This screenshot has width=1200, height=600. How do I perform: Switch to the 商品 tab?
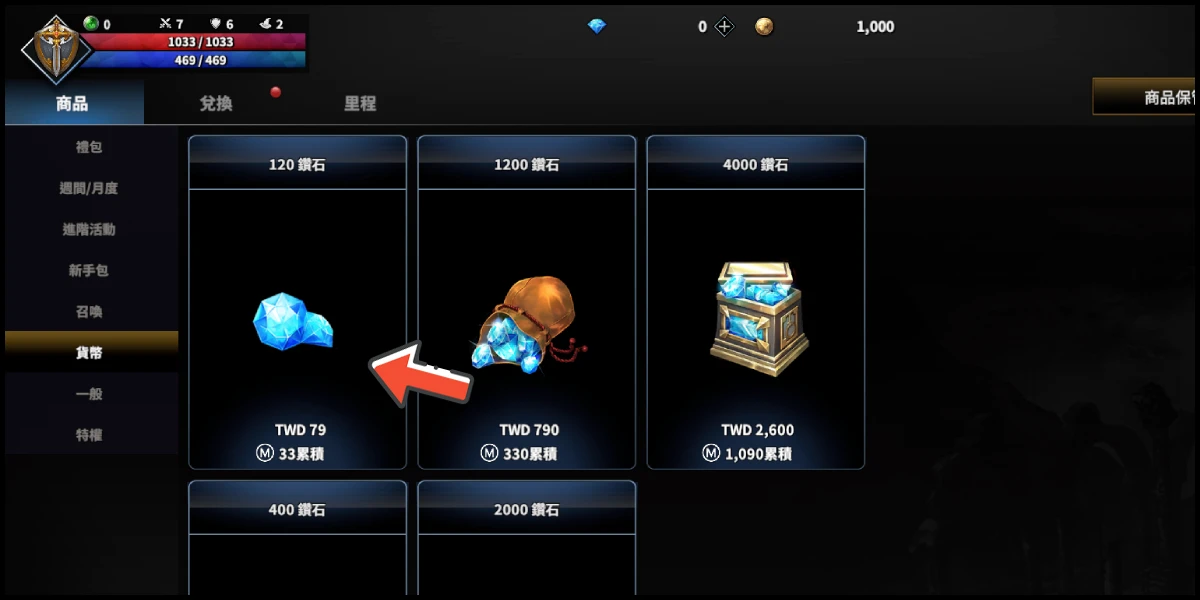tap(73, 103)
